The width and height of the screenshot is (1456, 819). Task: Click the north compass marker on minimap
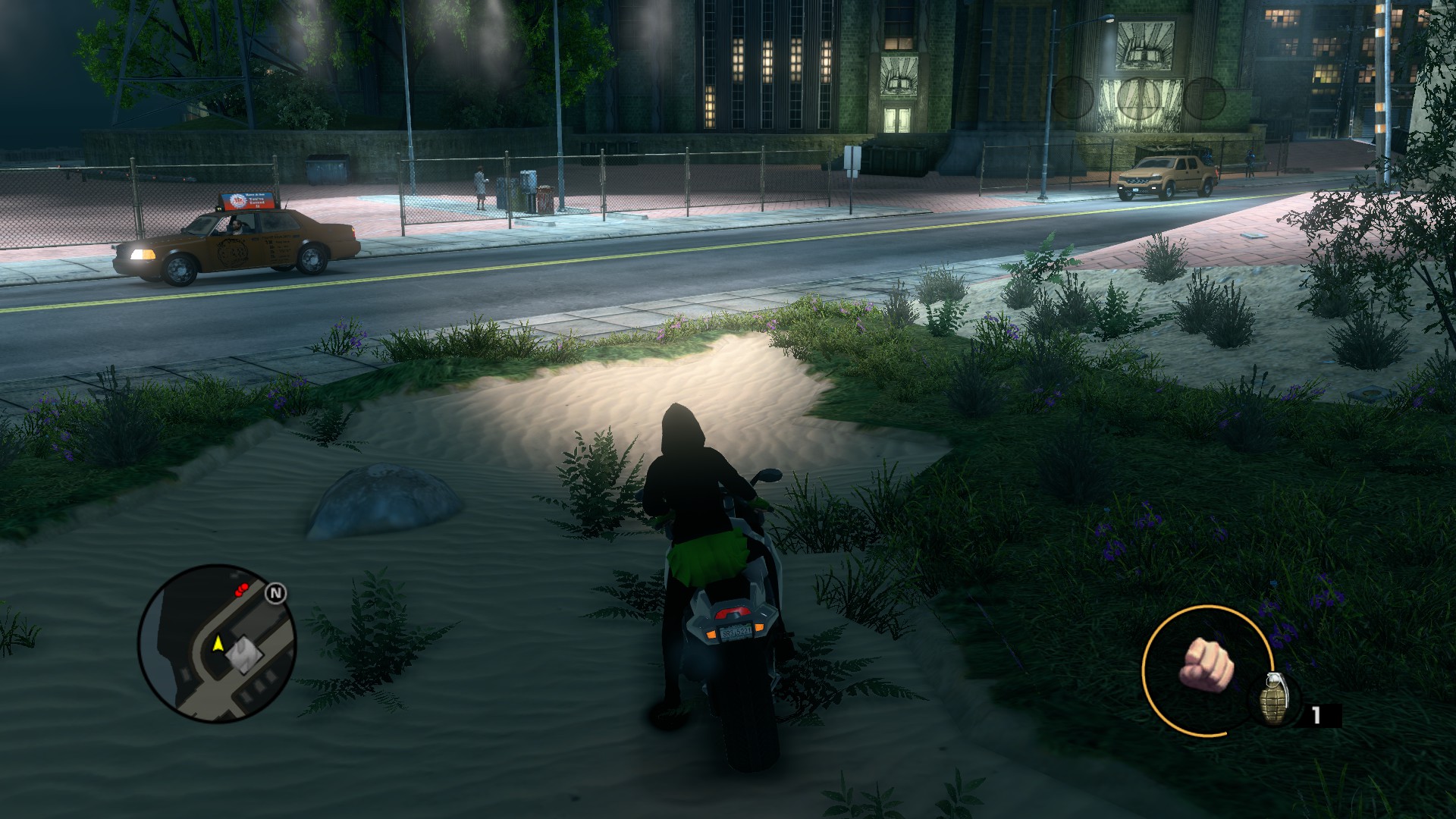click(276, 593)
